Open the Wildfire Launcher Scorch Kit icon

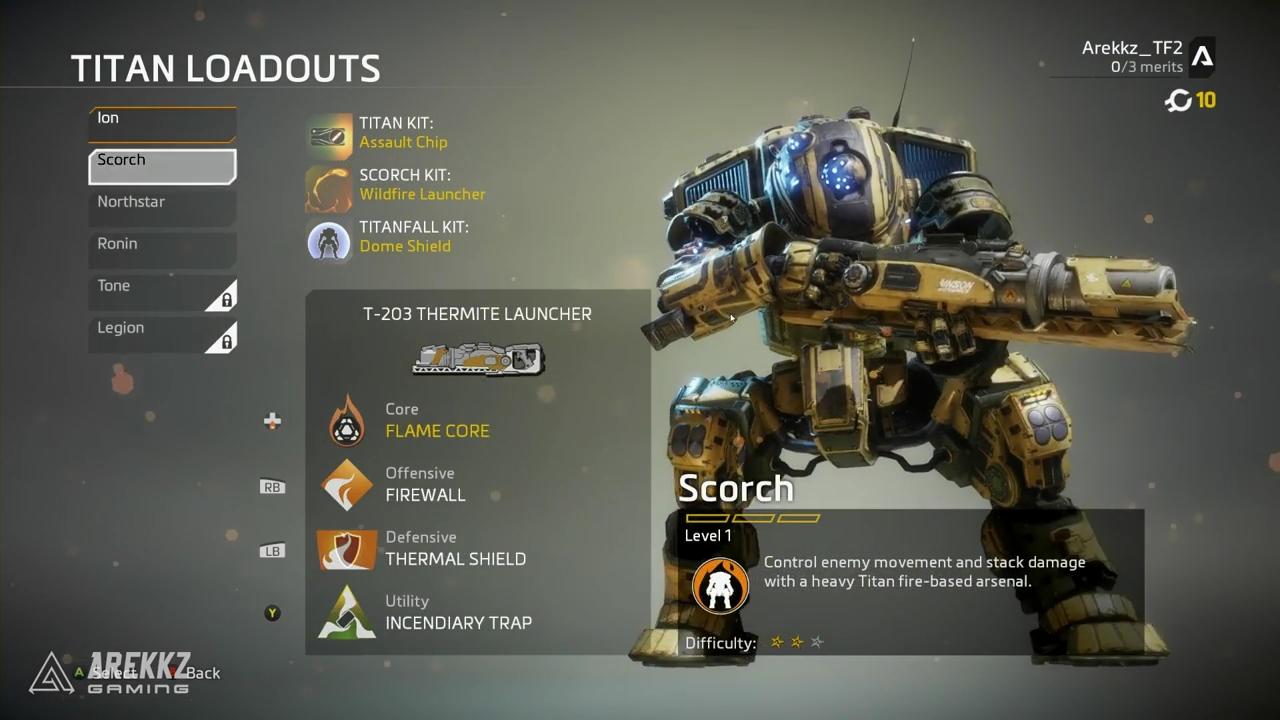click(329, 185)
